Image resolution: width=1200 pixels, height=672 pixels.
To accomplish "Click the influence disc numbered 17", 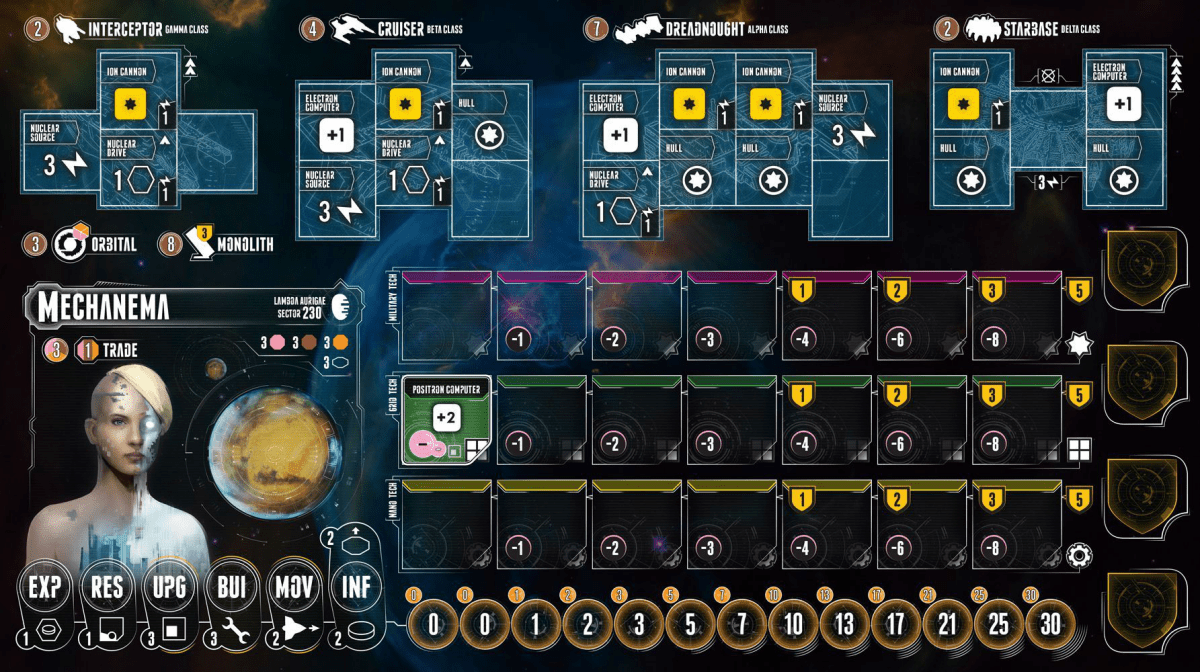I will click(x=897, y=626).
